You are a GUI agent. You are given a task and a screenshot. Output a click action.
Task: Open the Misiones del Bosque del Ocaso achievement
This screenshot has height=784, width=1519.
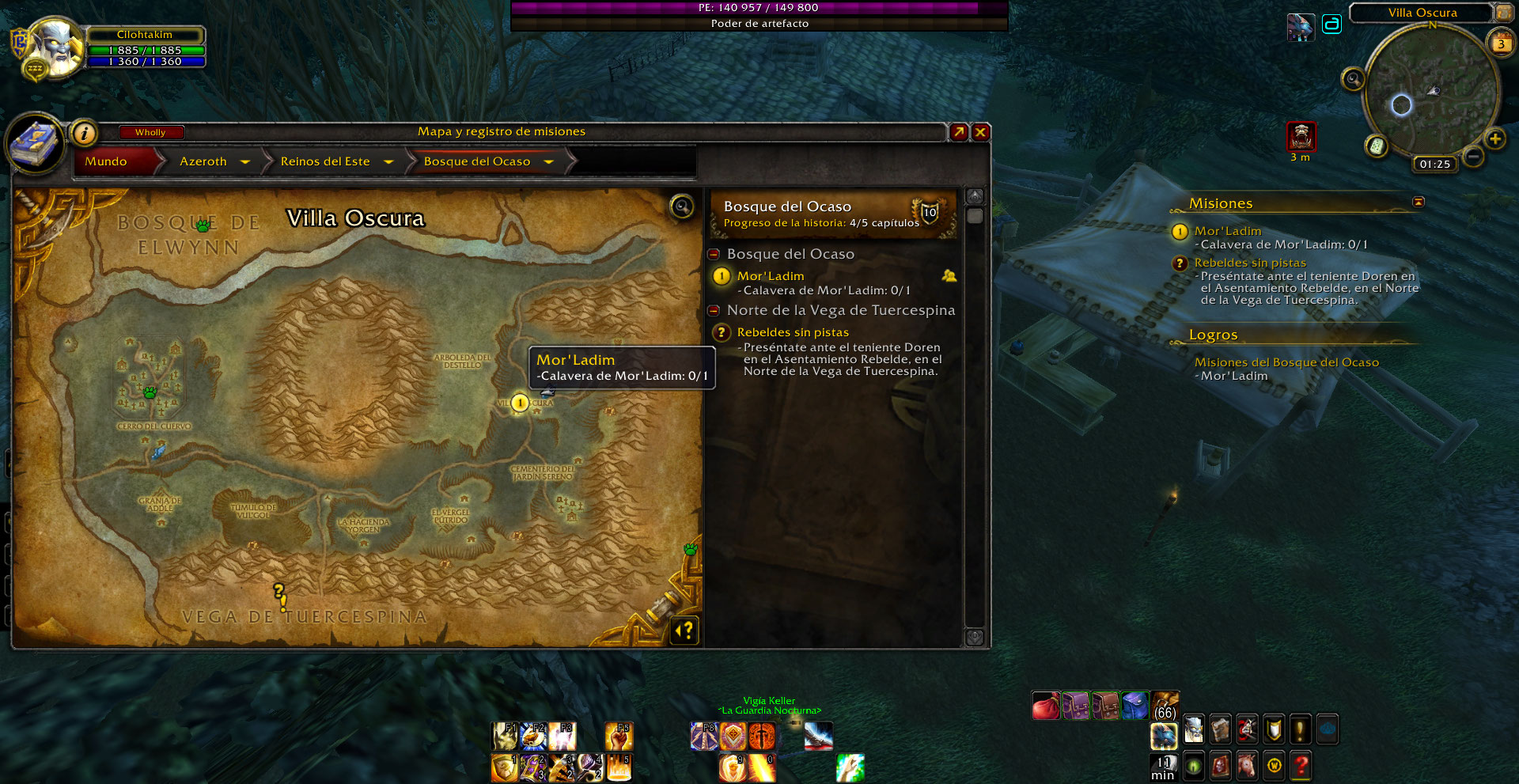1286,362
